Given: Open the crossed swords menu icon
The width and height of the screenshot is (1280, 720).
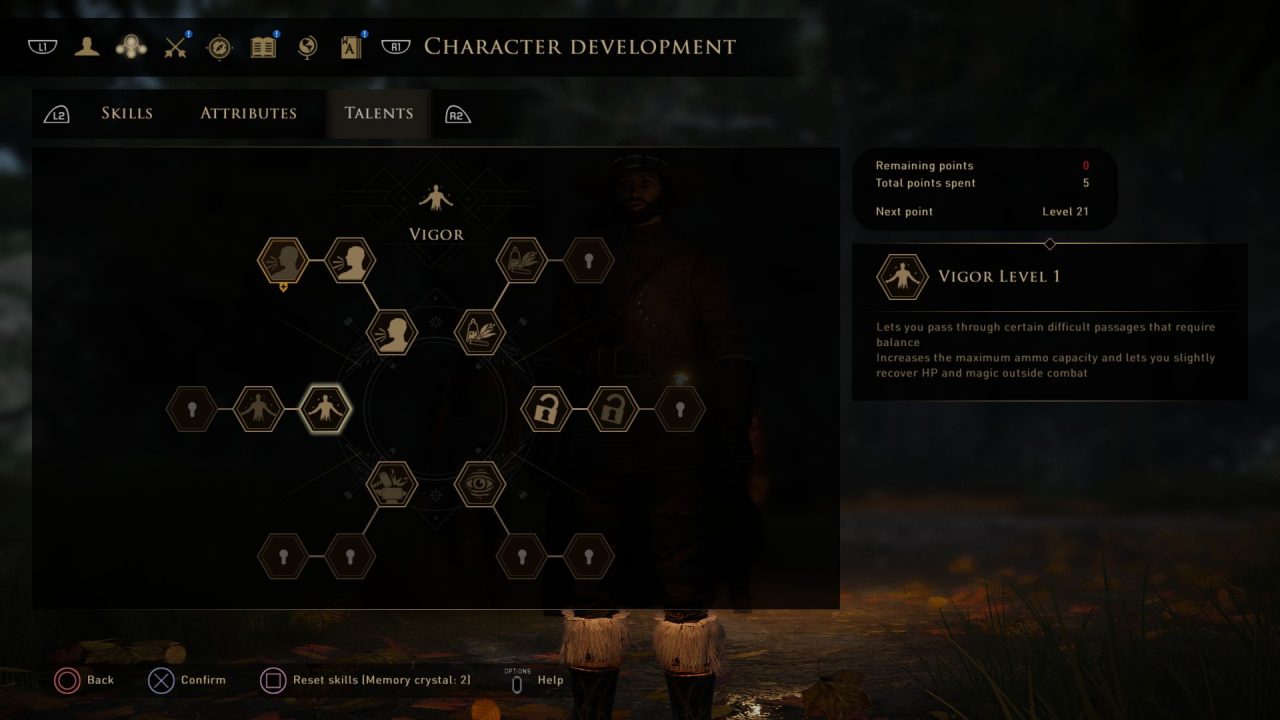Looking at the screenshot, I should [177, 47].
